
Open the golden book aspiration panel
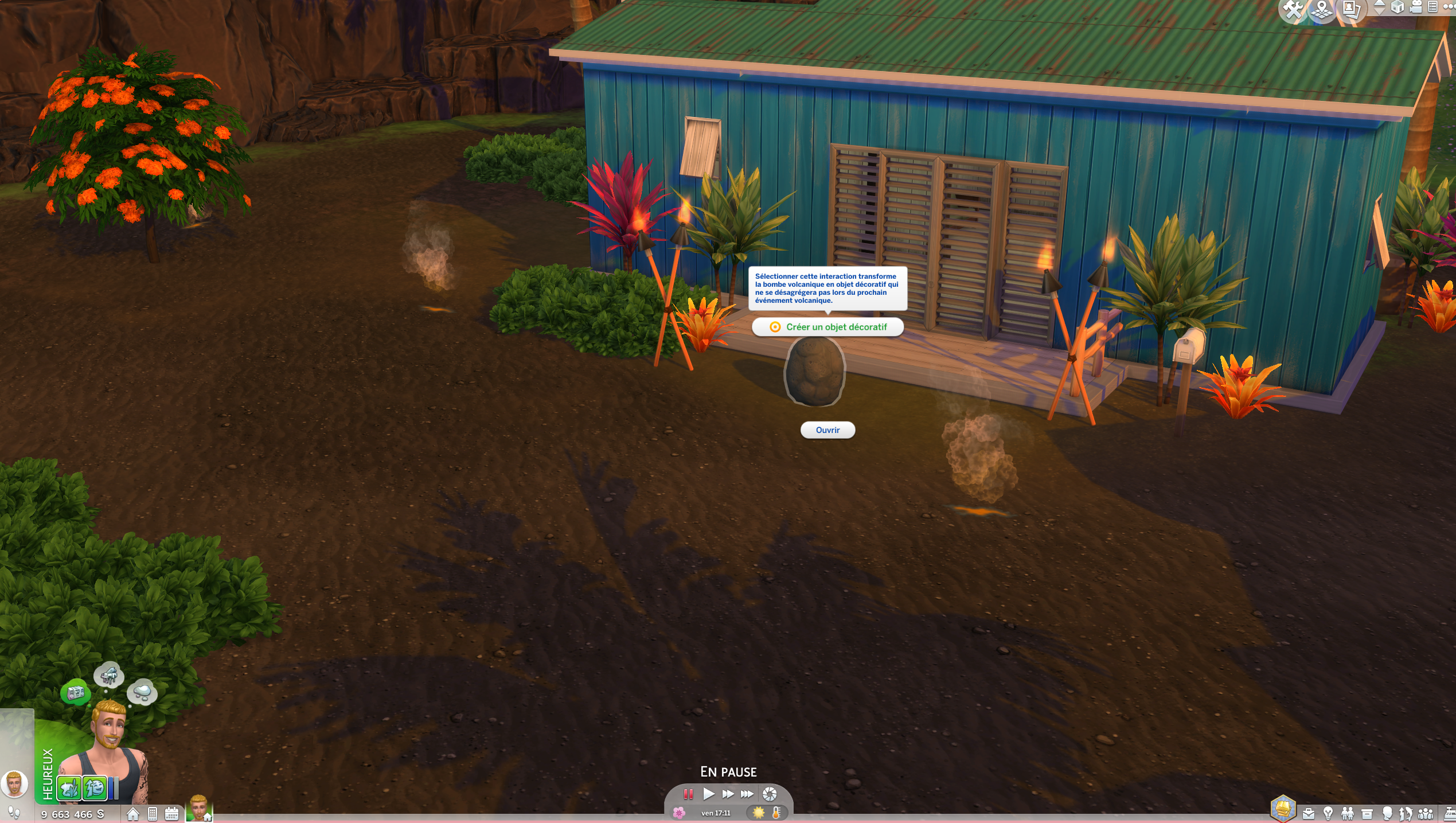click(x=1283, y=809)
